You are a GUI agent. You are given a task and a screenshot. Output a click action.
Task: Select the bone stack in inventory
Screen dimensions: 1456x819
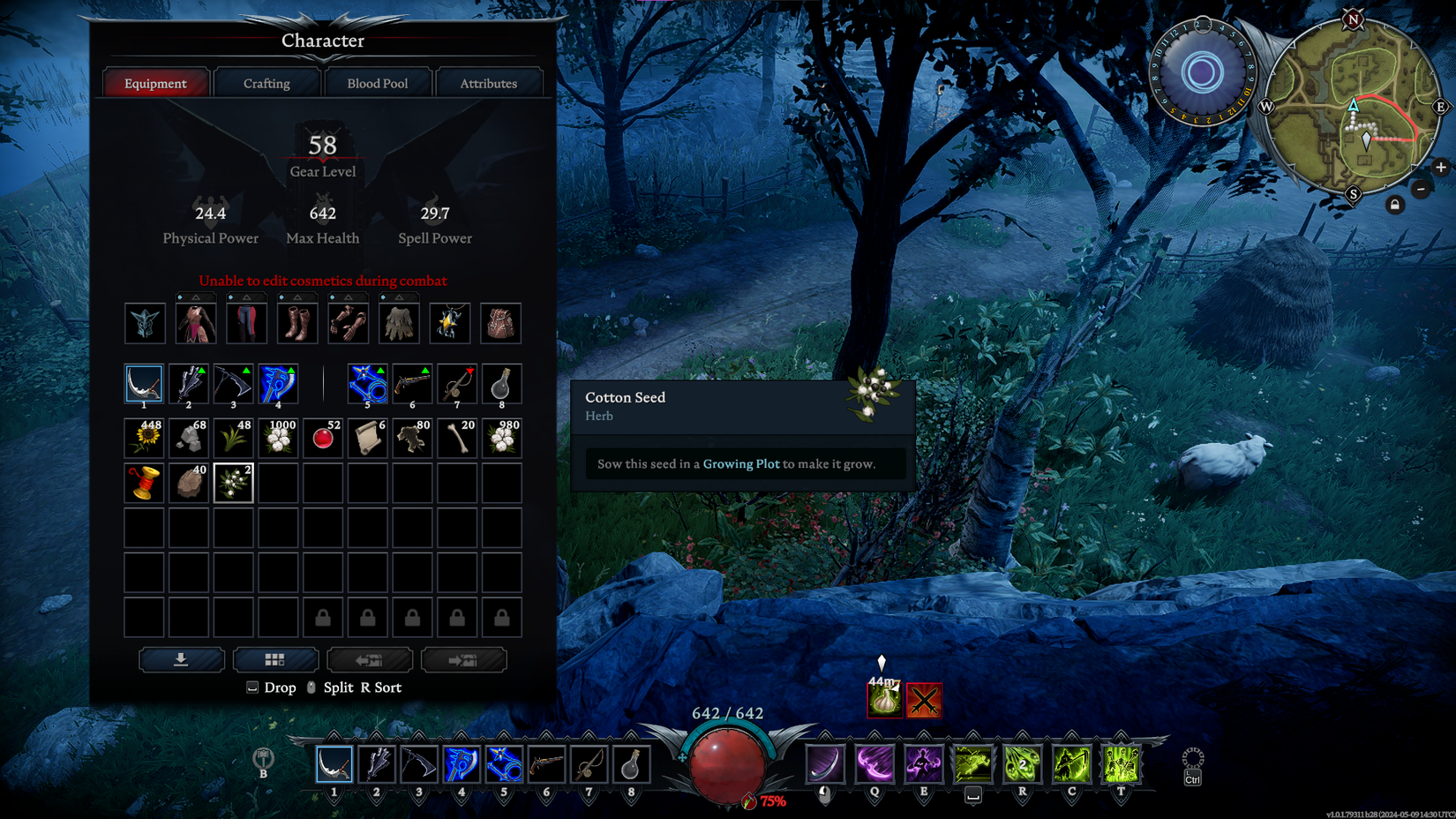coord(457,439)
